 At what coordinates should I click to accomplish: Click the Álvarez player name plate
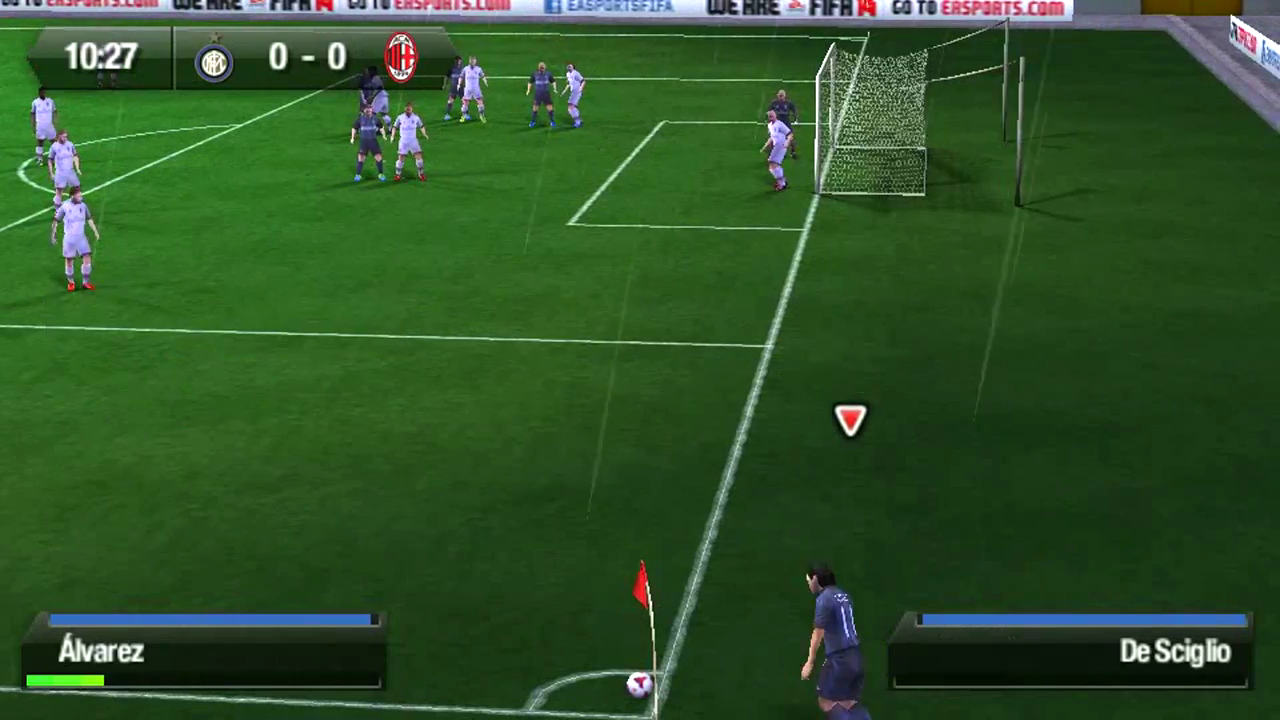[x=100, y=652]
